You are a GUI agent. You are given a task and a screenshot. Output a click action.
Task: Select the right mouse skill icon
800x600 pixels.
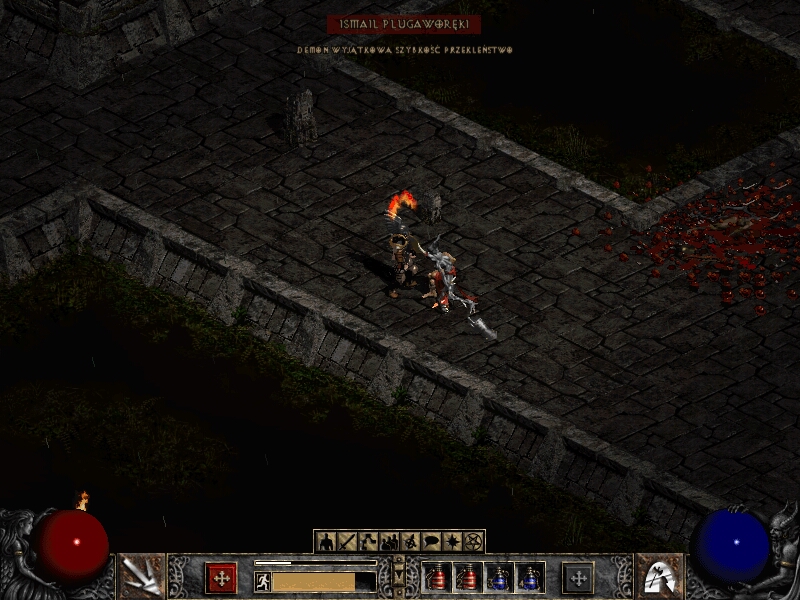tap(658, 576)
